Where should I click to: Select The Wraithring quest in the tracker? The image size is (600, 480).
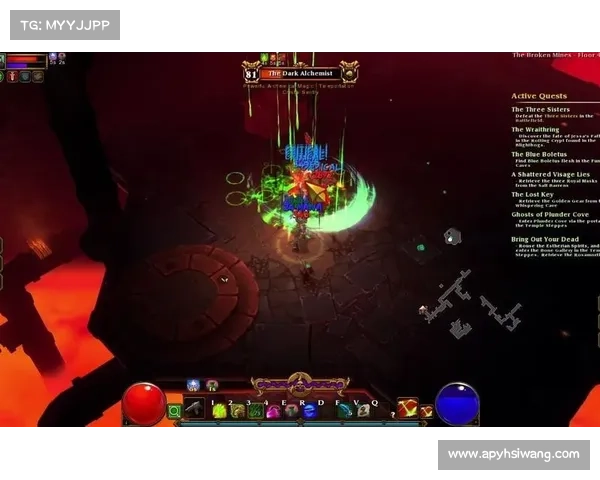536,129
